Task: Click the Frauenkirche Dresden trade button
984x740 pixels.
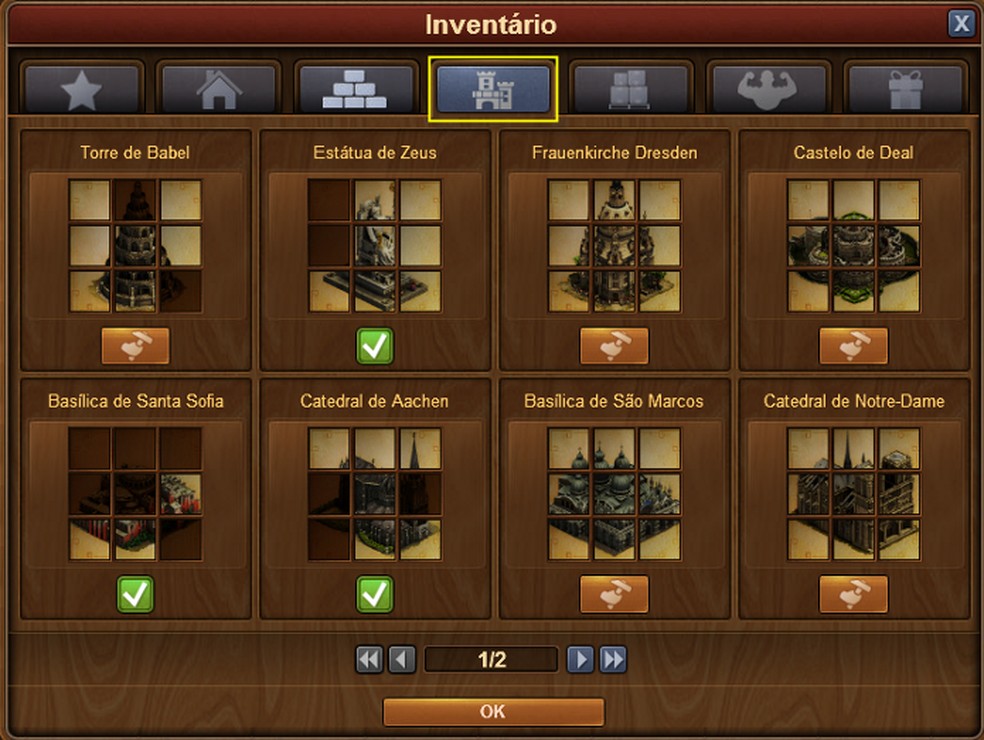Action: click(x=614, y=346)
